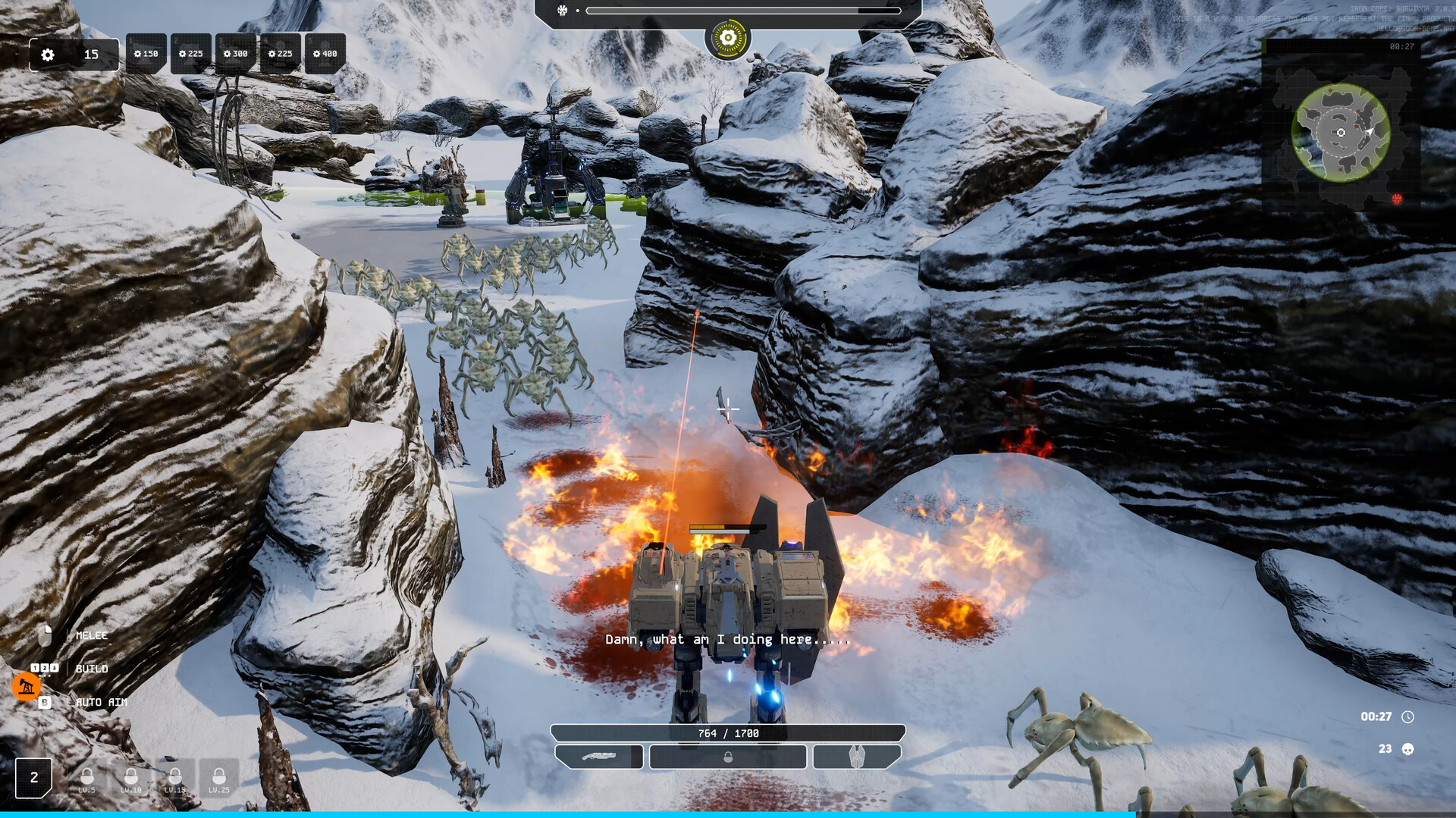Select the locked LV.25 skill slot
The width and height of the screenshot is (1456, 818).
pos(219,779)
